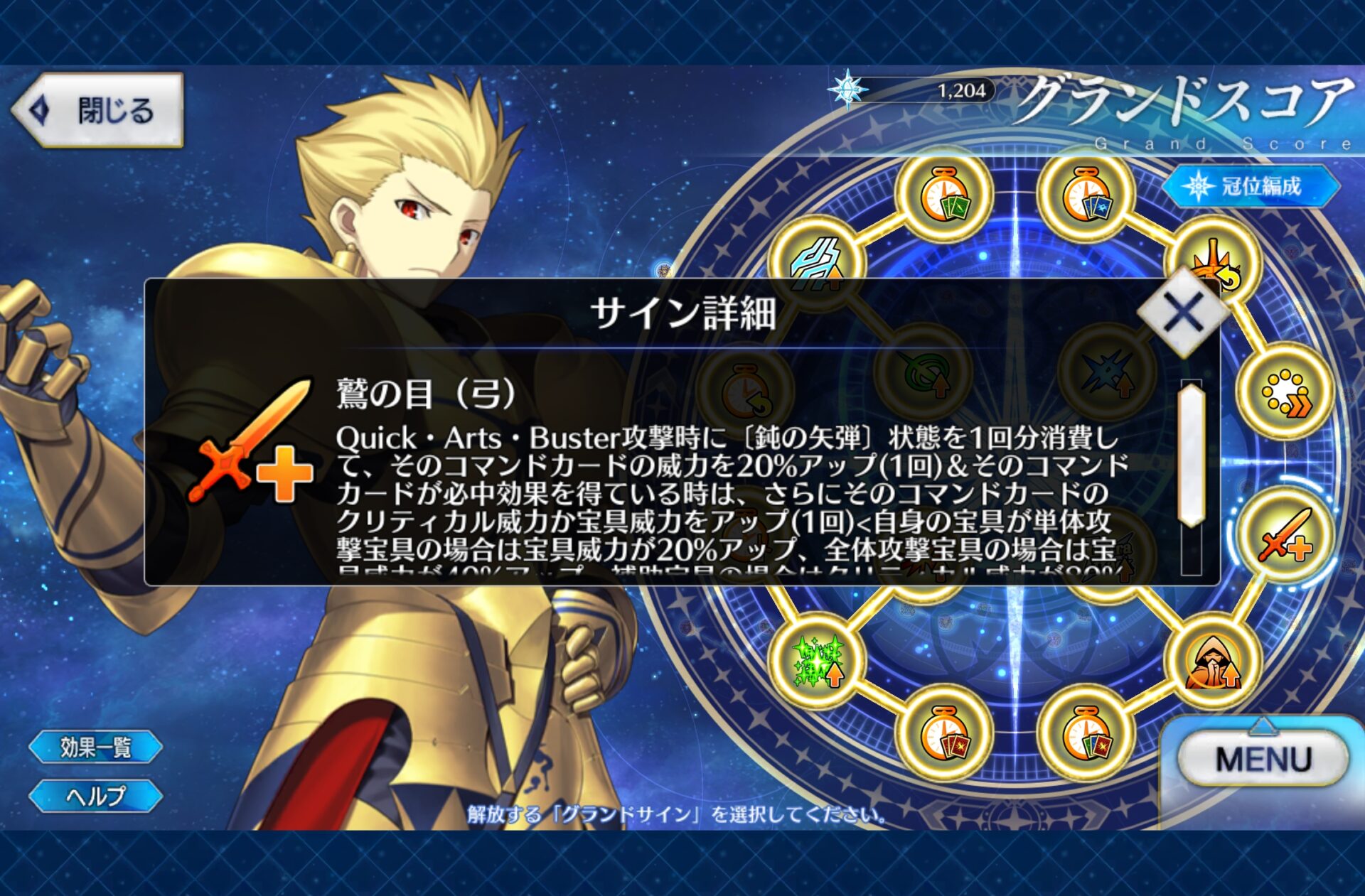This screenshot has height=896, width=1365.
Task: Open the MENU button
Action: 1263,760
